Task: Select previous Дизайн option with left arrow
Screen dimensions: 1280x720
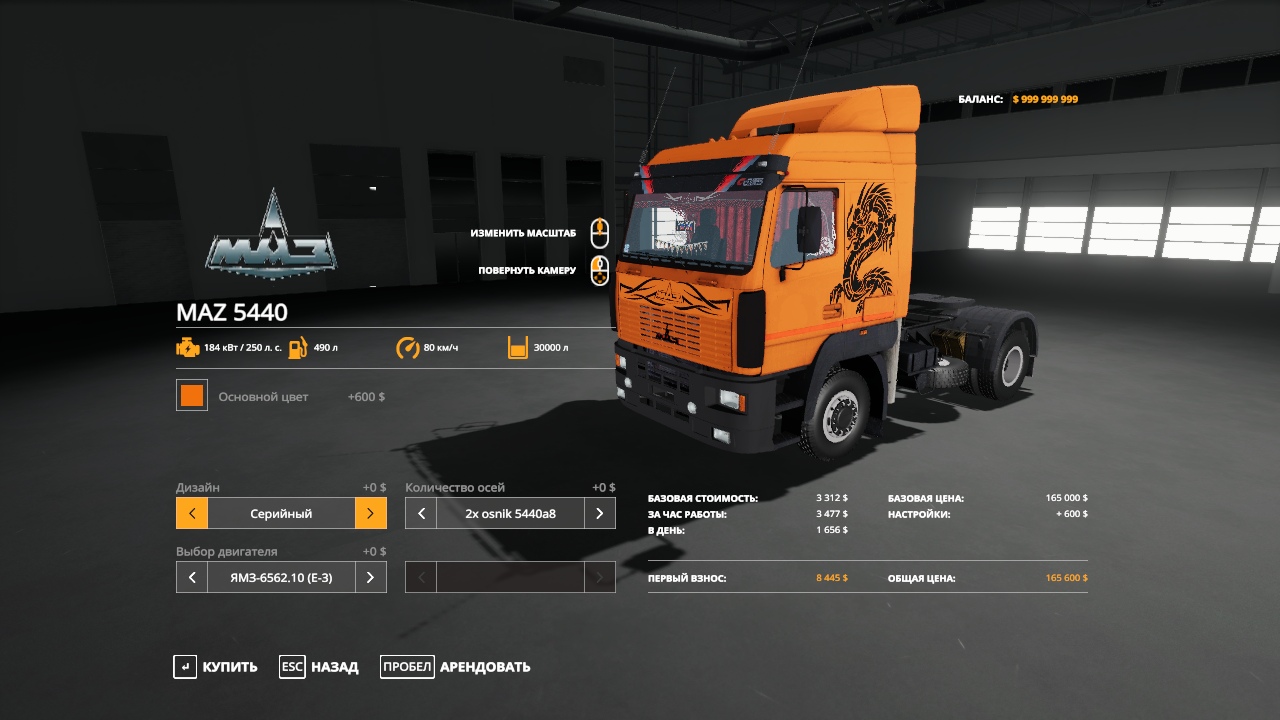Action: 192,514
